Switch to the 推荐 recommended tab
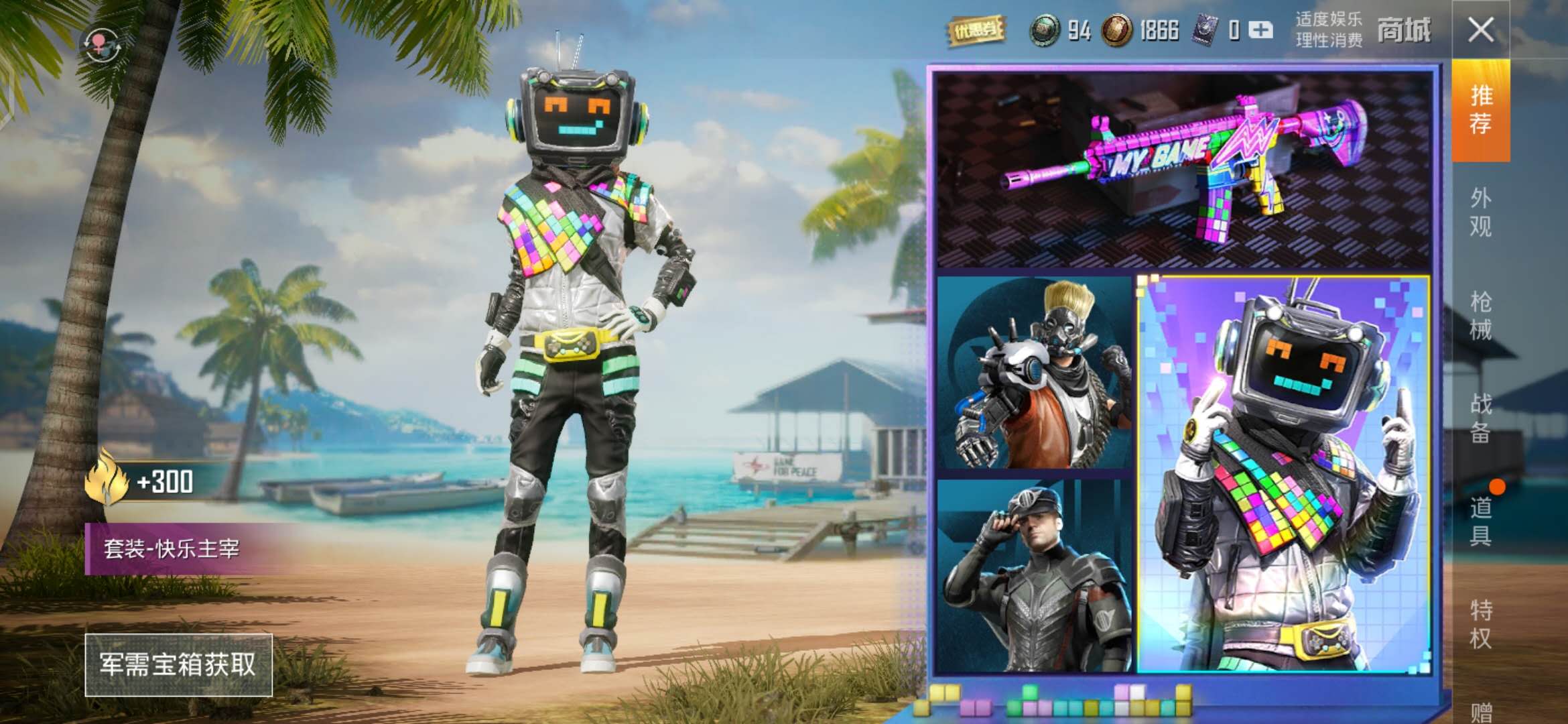Image resolution: width=1568 pixels, height=724 pixels. click(x=1480, y=110)
